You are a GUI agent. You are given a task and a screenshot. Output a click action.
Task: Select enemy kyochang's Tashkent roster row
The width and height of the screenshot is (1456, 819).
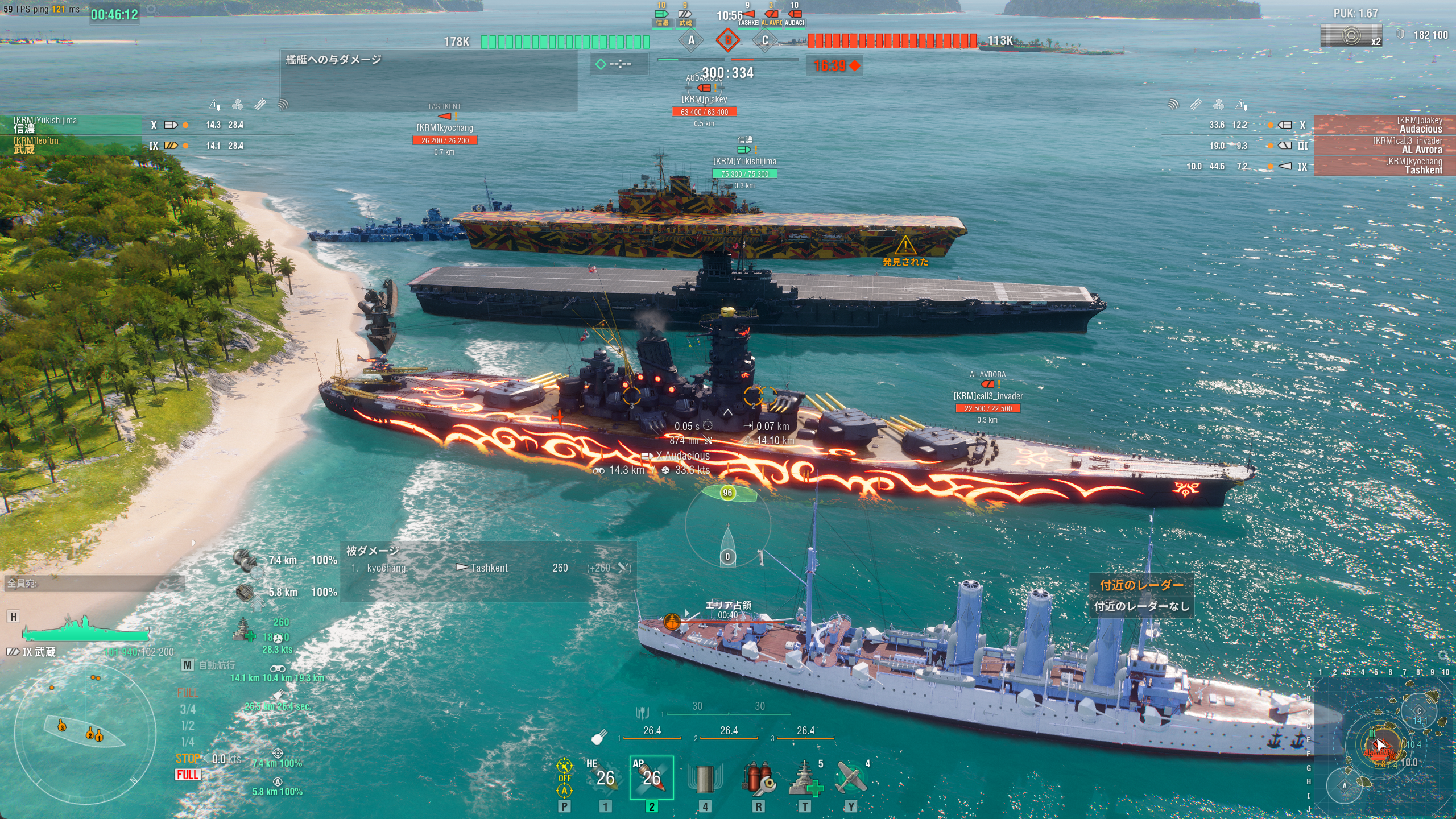point(1383,166)
